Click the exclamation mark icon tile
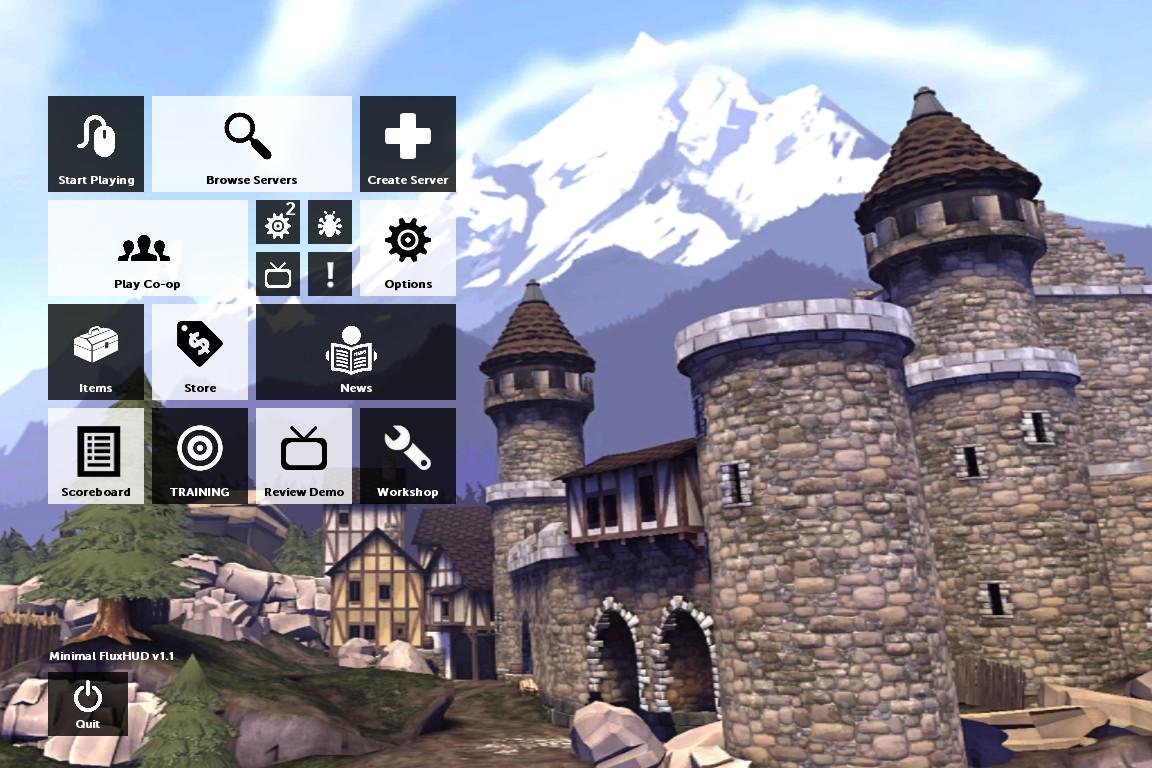This screenshot has height=768, width=1152. tap(330, 274)
